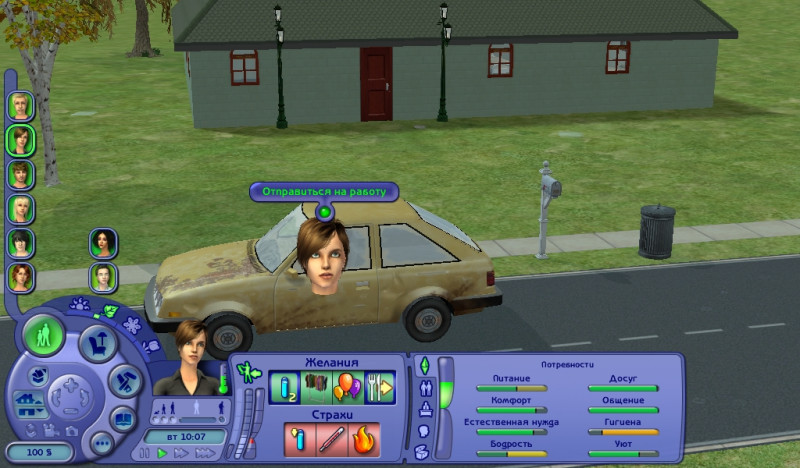Enter Build mode via saw and hammer button

click(x=123, y=379)
